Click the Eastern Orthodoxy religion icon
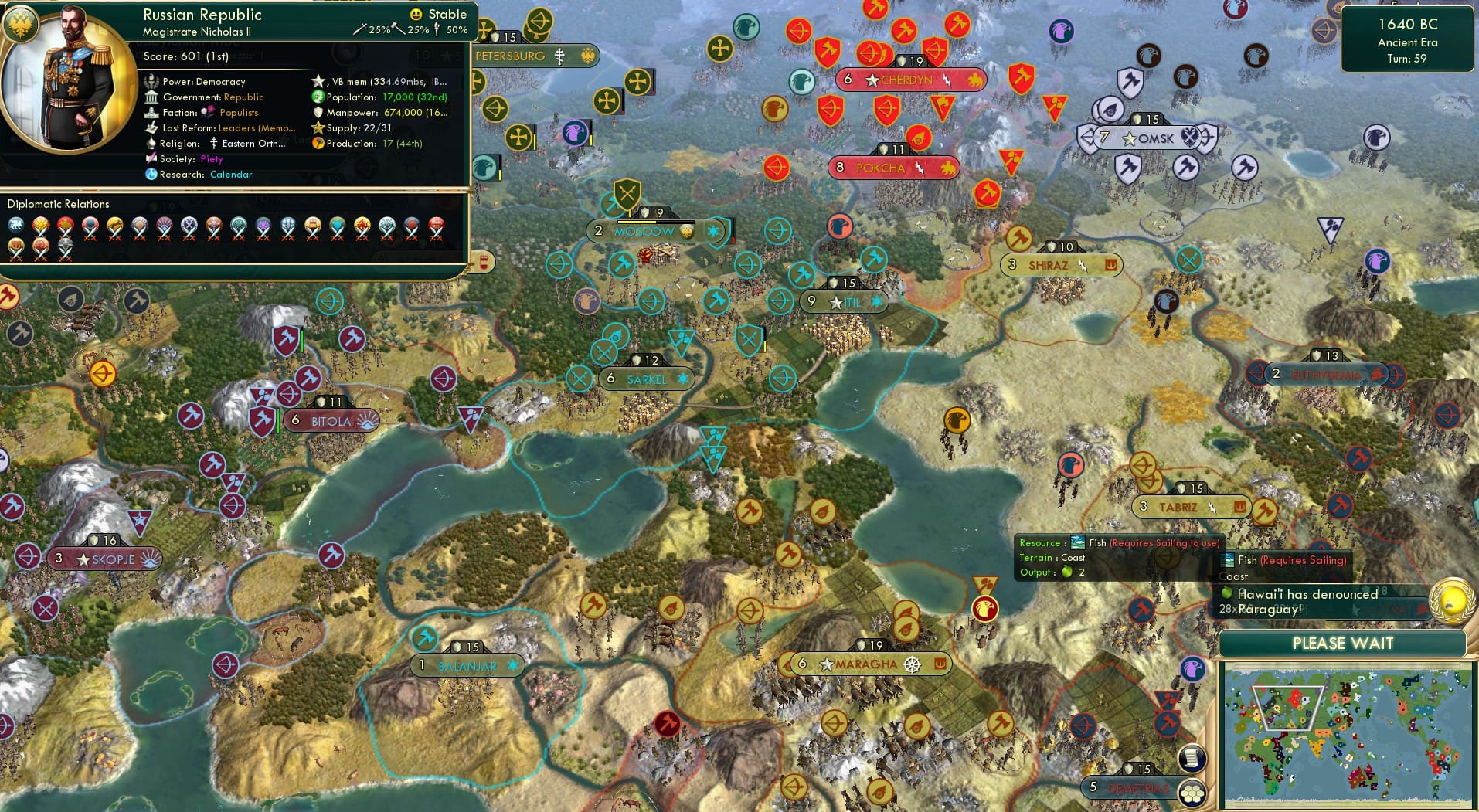This screenshot has height=812, width=1479. pyautogui.click(x=214, y=144)
